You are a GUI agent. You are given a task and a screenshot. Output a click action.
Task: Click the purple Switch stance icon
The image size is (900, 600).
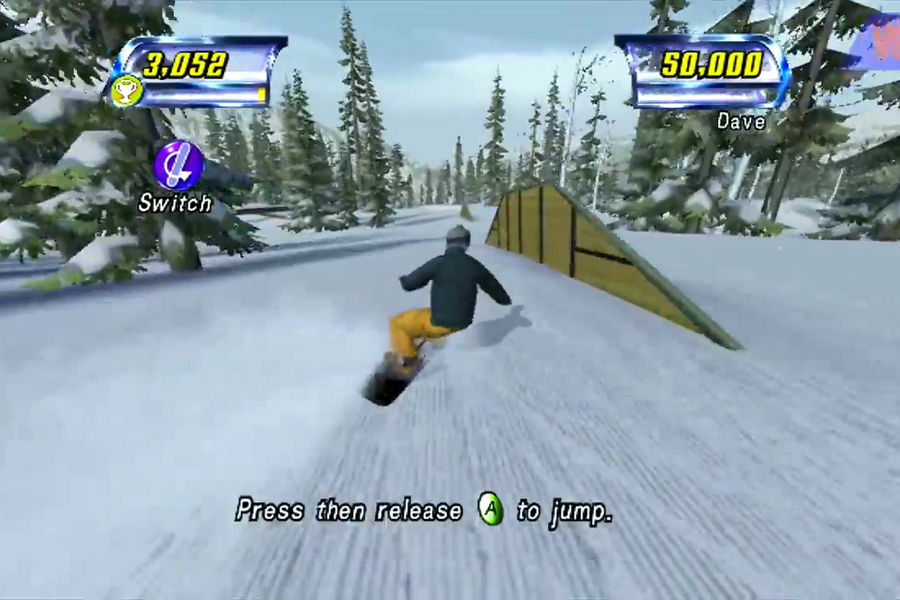click(178, 165)
